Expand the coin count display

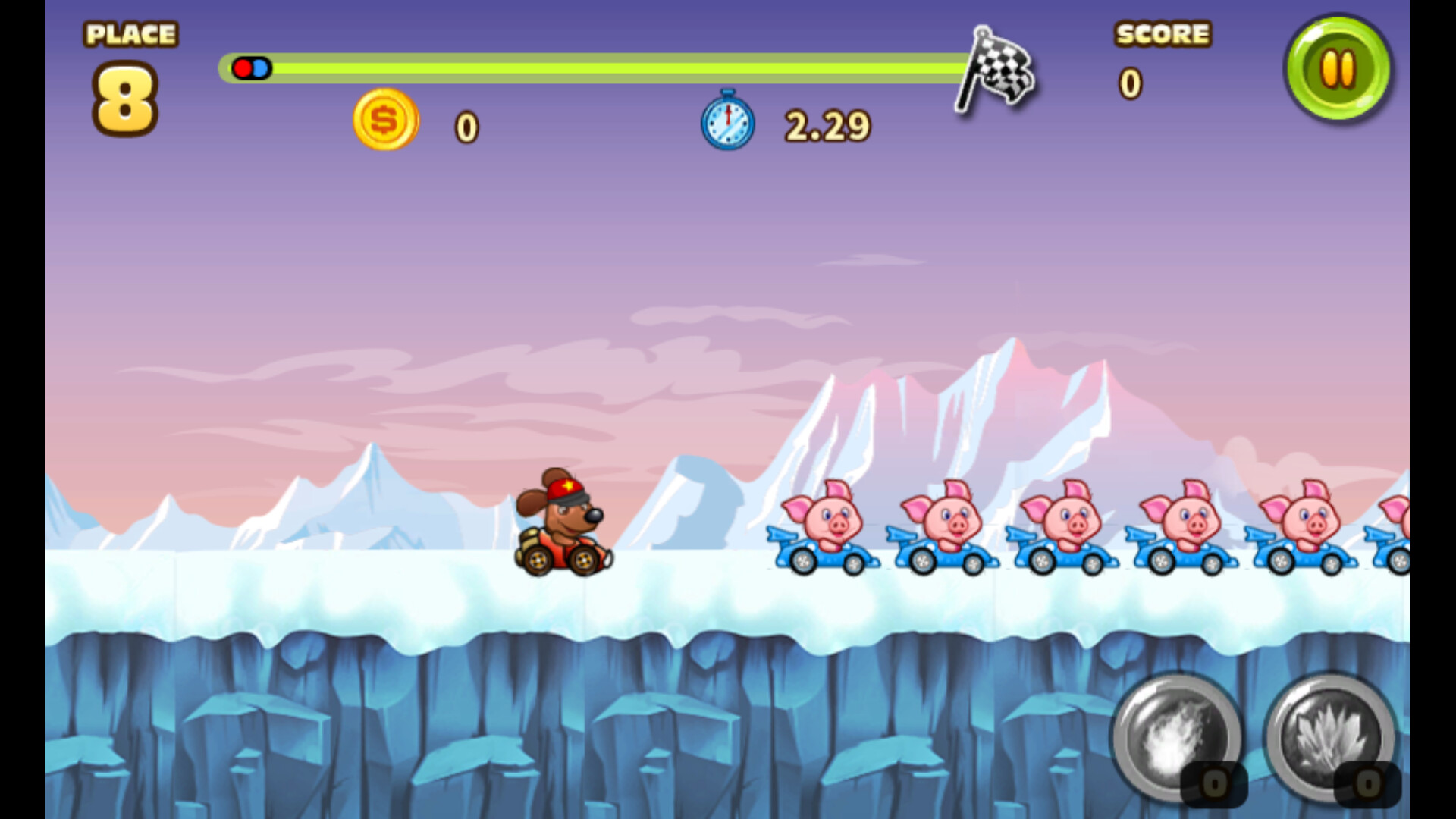tap(466, 127)
